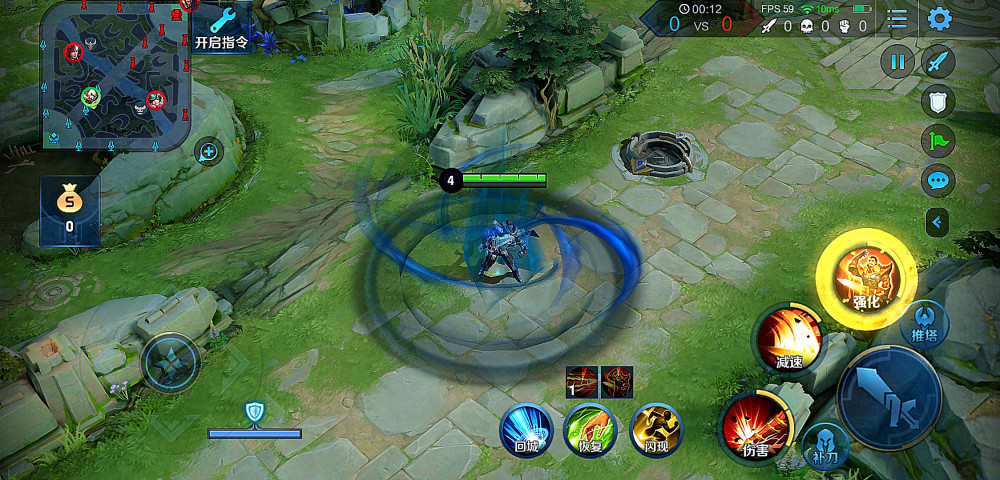Image resolution: width=1000 pixels, height=480 pixels.
Task: Tap the 推塔 push tower button
Action: pyautogui.click(x=924, y=321)
